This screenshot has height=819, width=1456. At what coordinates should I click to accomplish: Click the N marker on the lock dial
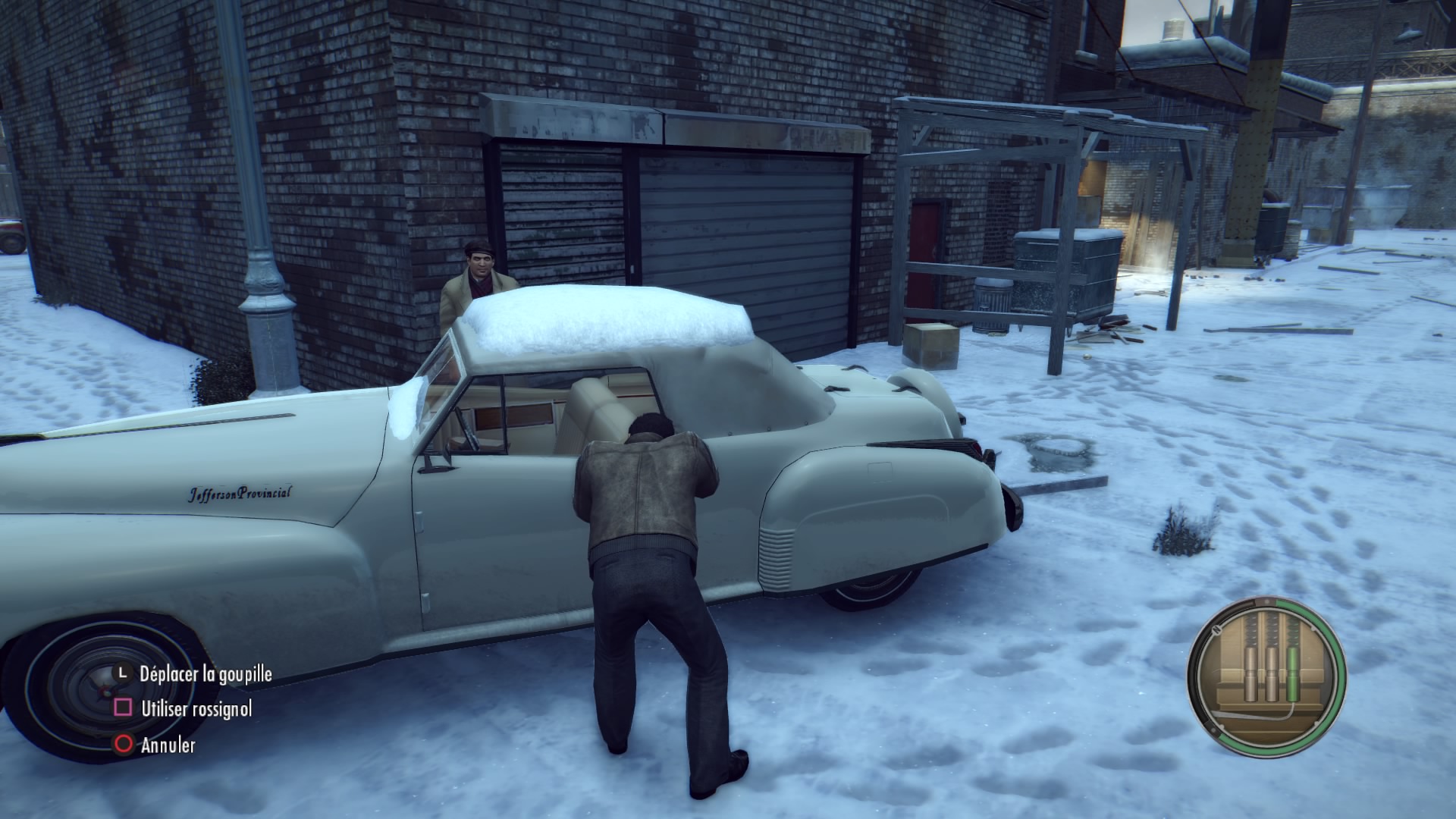pyautogui.click(x=1216, y=630)
